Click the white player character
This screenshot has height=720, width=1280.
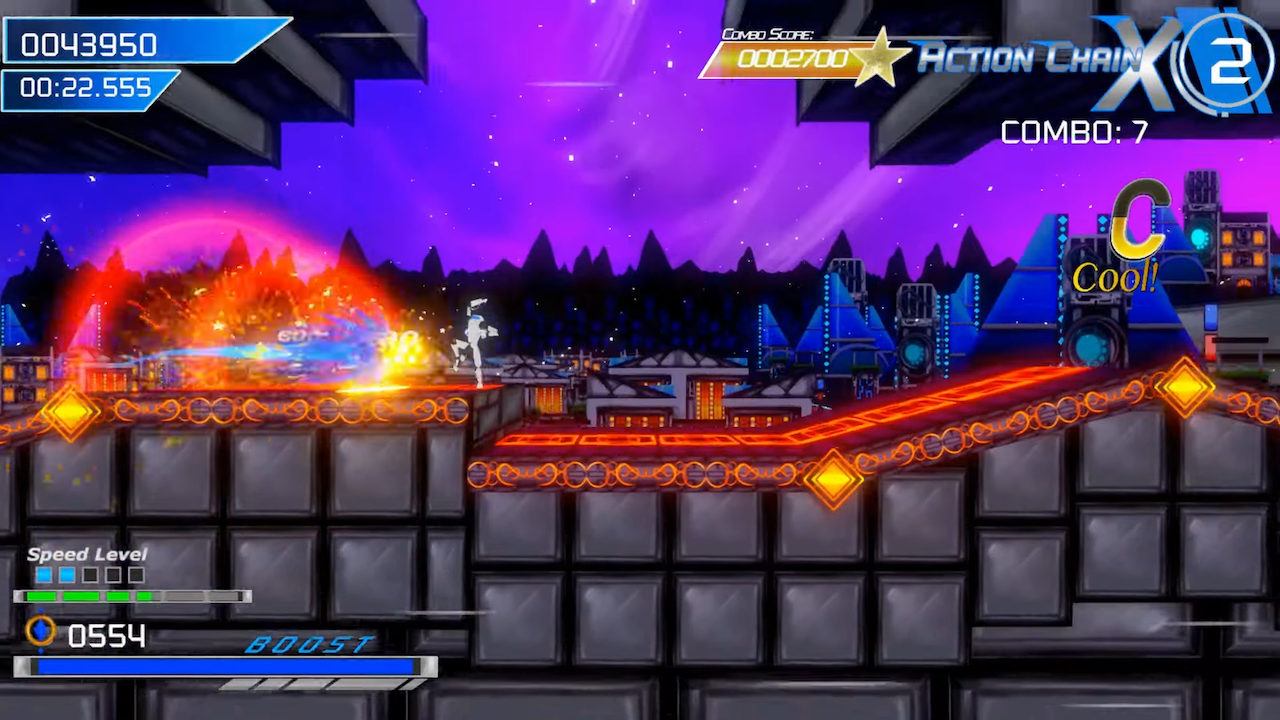(477, 335)
